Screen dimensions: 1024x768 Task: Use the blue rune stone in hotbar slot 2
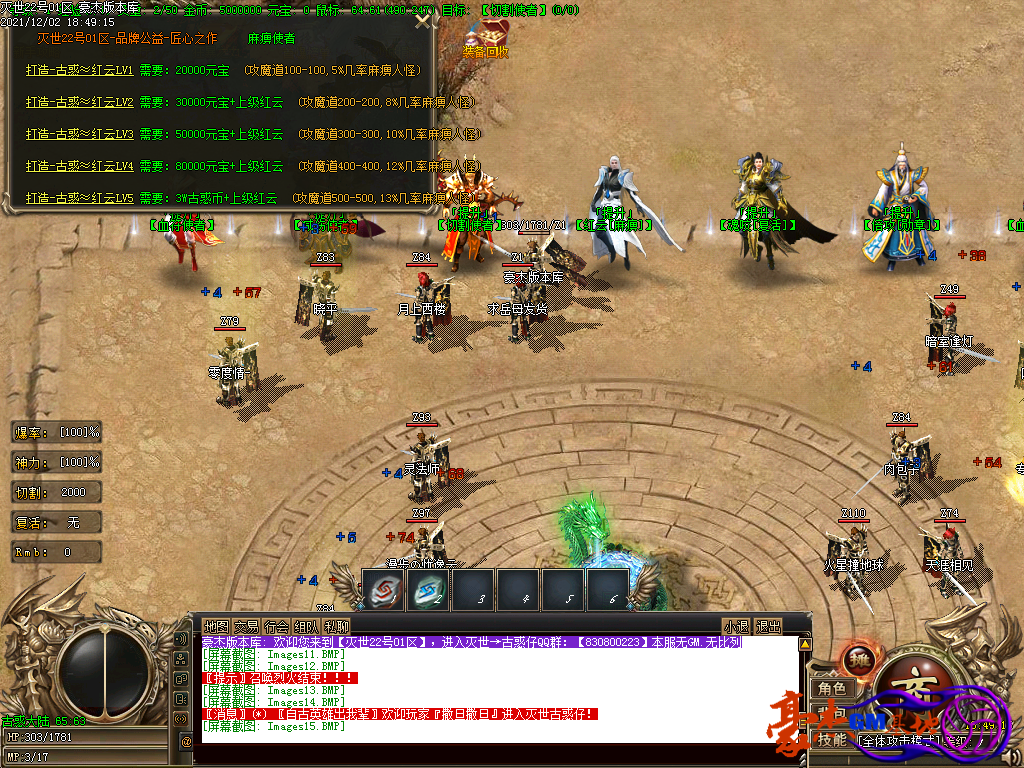(x=428, y=590)
